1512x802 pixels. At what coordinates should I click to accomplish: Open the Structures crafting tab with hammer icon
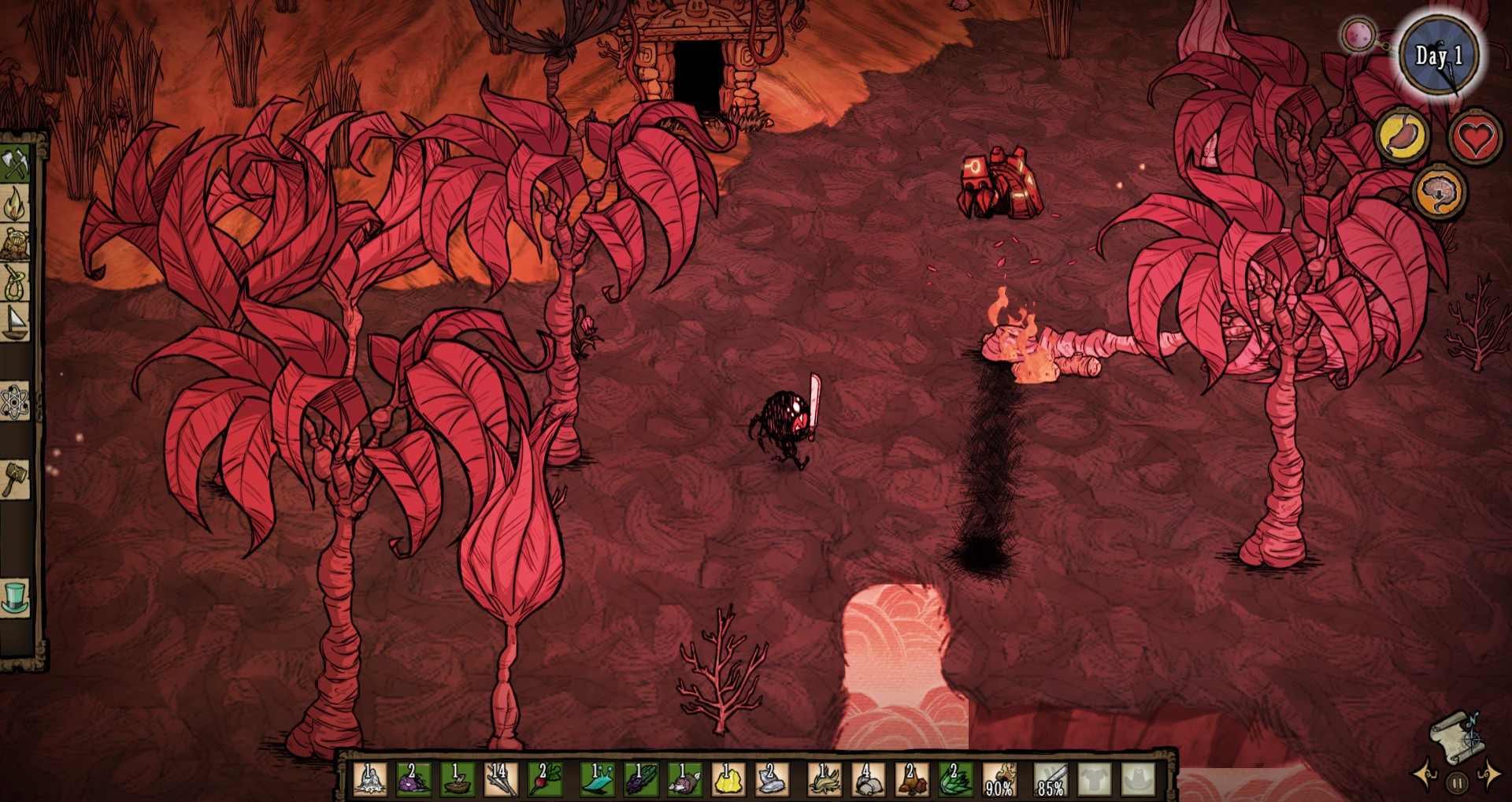(15, 478)
